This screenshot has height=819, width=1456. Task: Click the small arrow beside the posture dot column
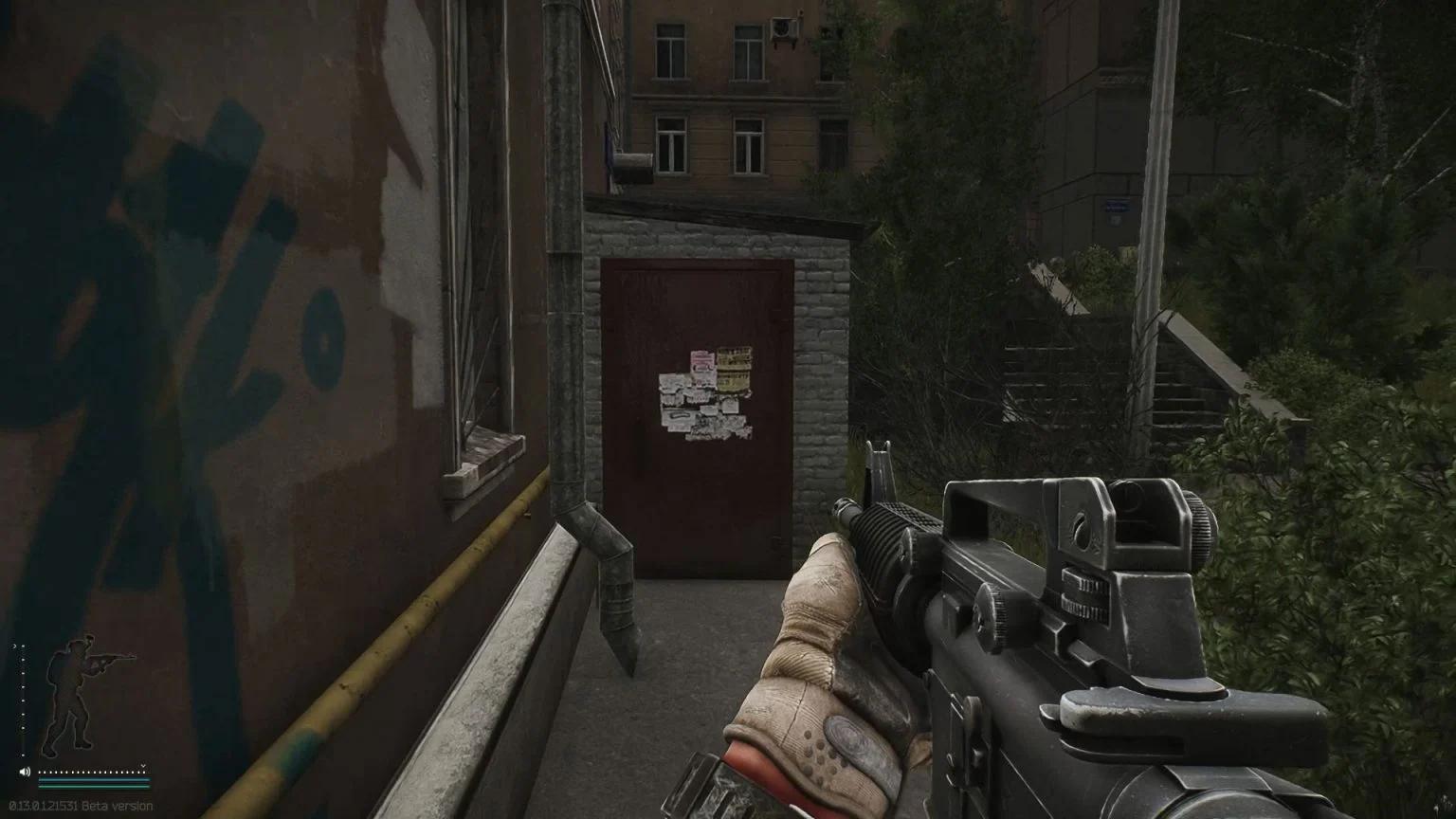point(14,646)
